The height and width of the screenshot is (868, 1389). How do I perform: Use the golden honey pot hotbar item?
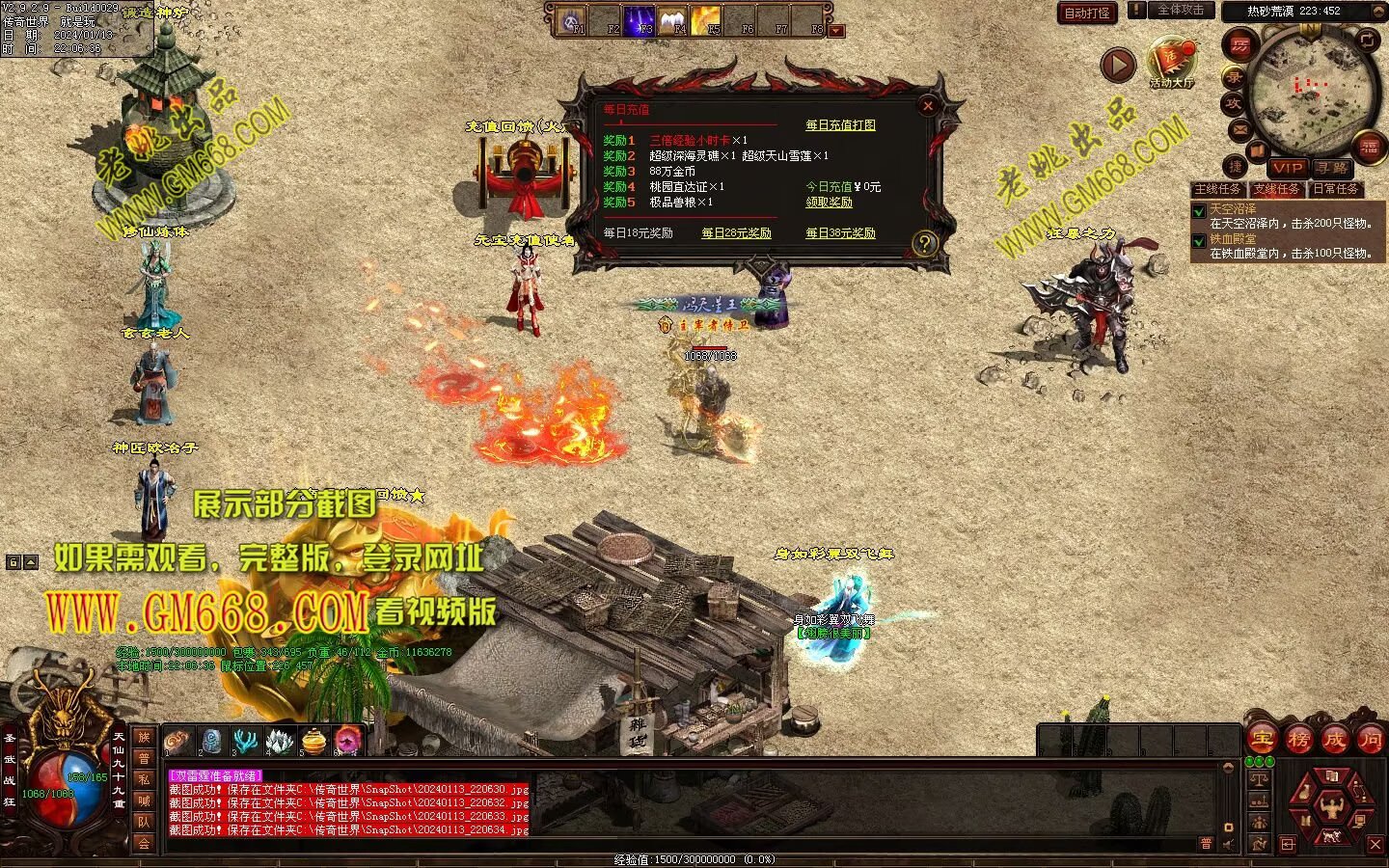point(314,742)
